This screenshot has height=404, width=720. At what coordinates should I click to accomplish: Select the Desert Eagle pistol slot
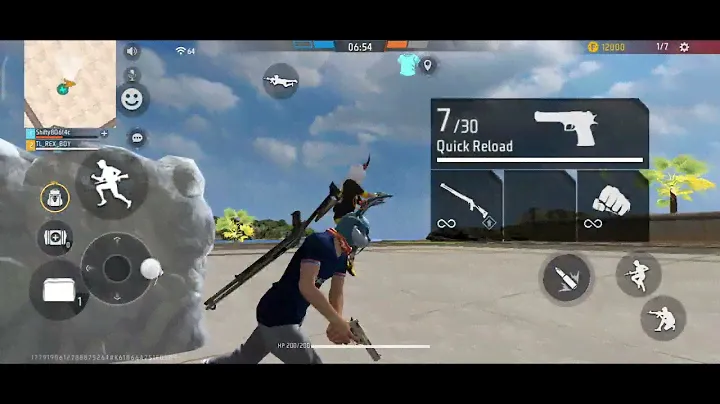pos(539,132)
